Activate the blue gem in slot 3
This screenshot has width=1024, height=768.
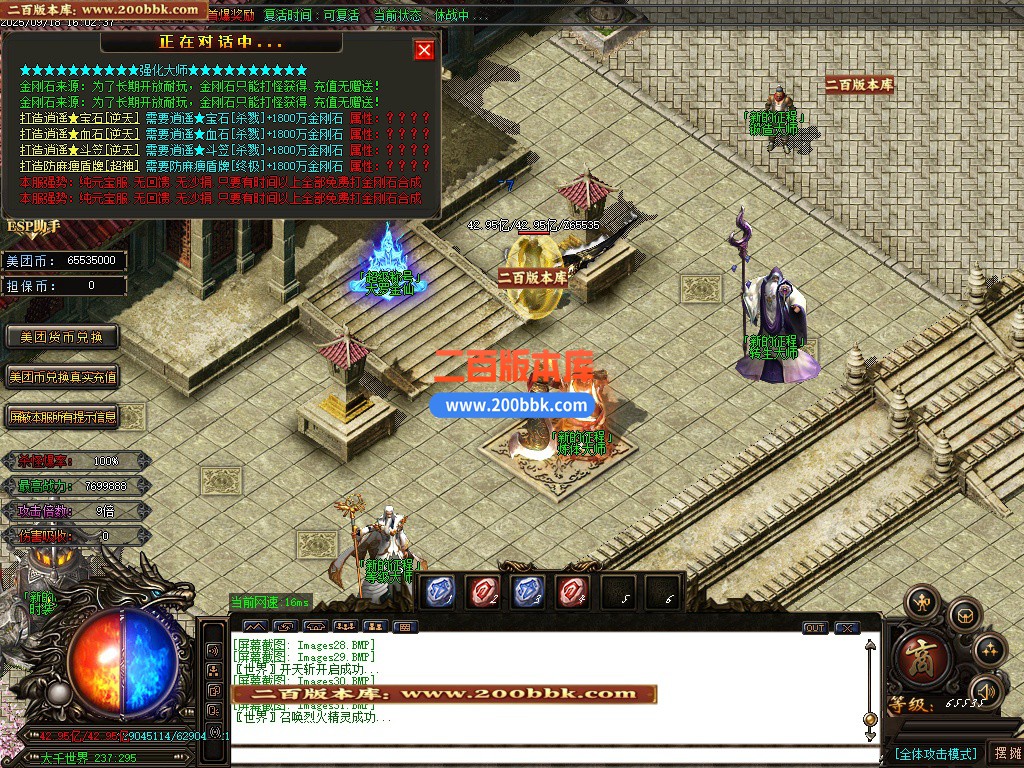point(529,592)
